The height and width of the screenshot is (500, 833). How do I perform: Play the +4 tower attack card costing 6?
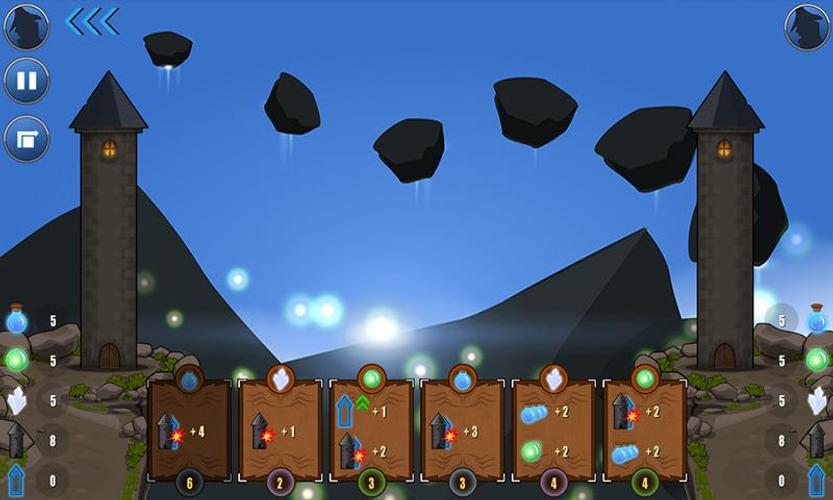coord(189,430)
